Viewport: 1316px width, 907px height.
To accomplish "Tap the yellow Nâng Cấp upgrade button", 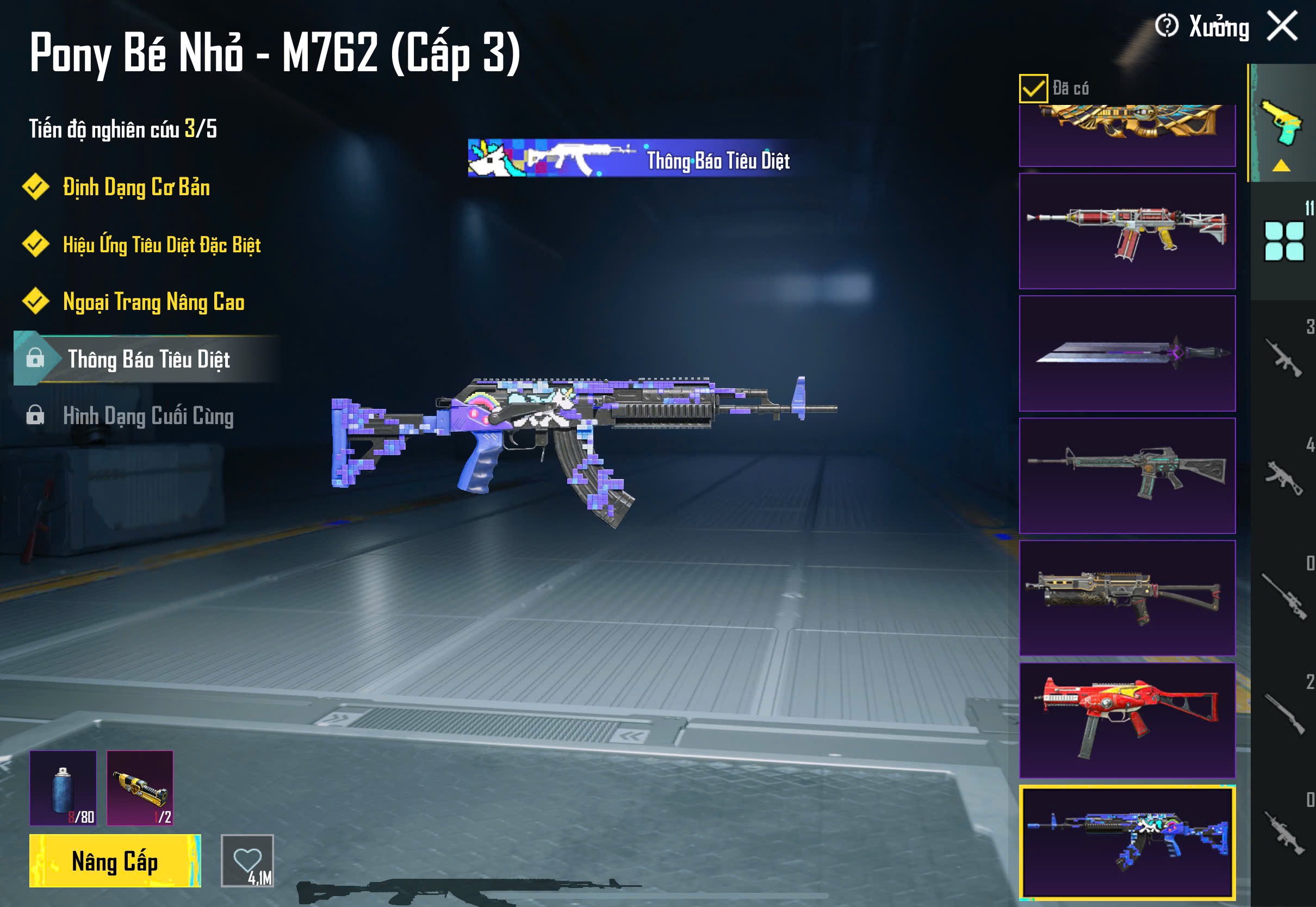I will (115, 860).
